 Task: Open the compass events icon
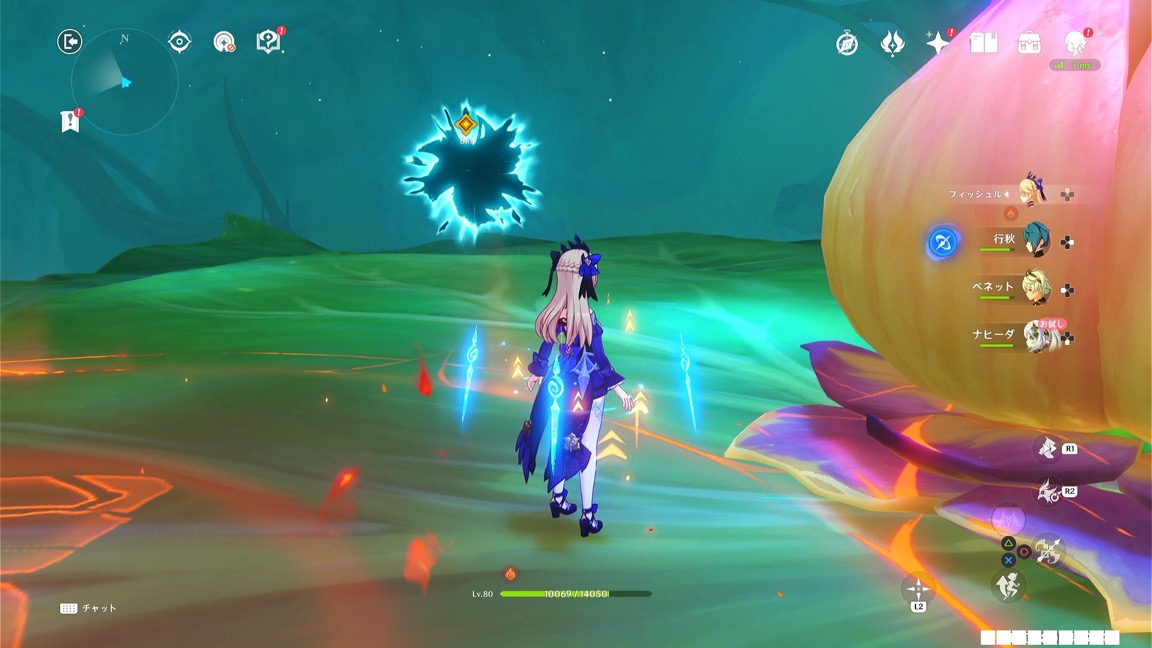pyautogui.click(x=847, y=44)
